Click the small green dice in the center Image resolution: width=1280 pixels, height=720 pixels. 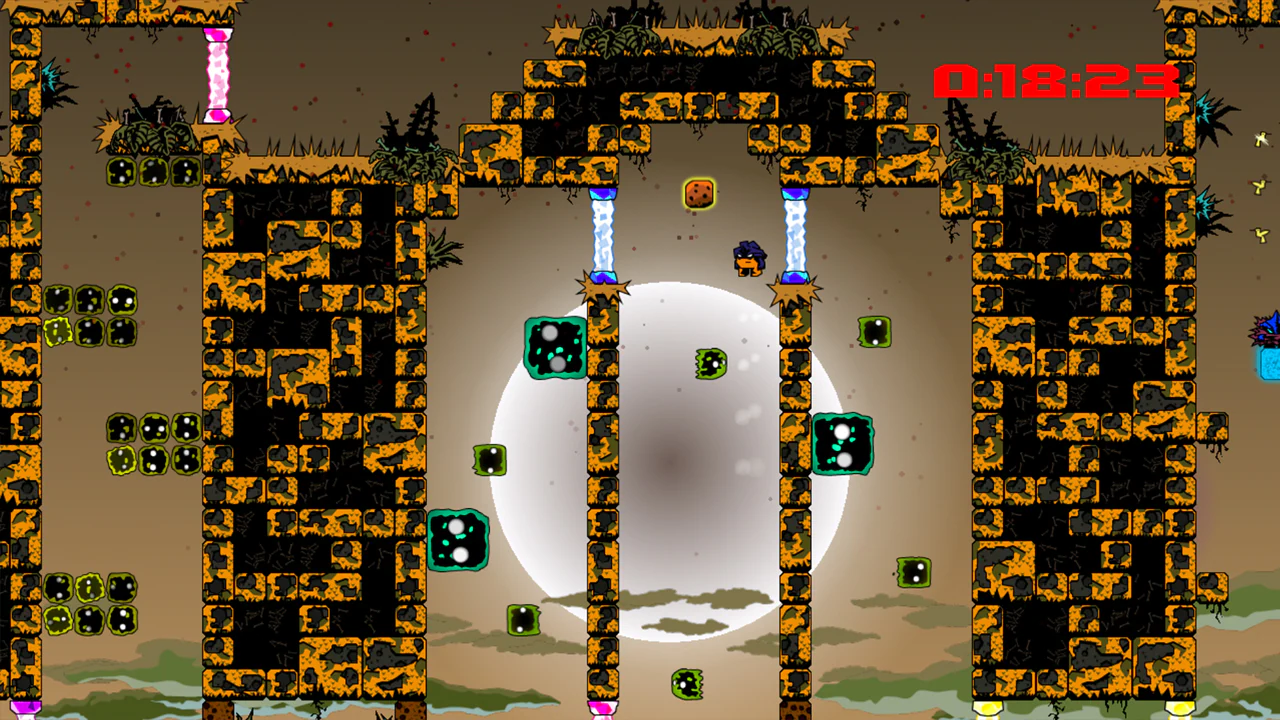(x=710, y=363)
